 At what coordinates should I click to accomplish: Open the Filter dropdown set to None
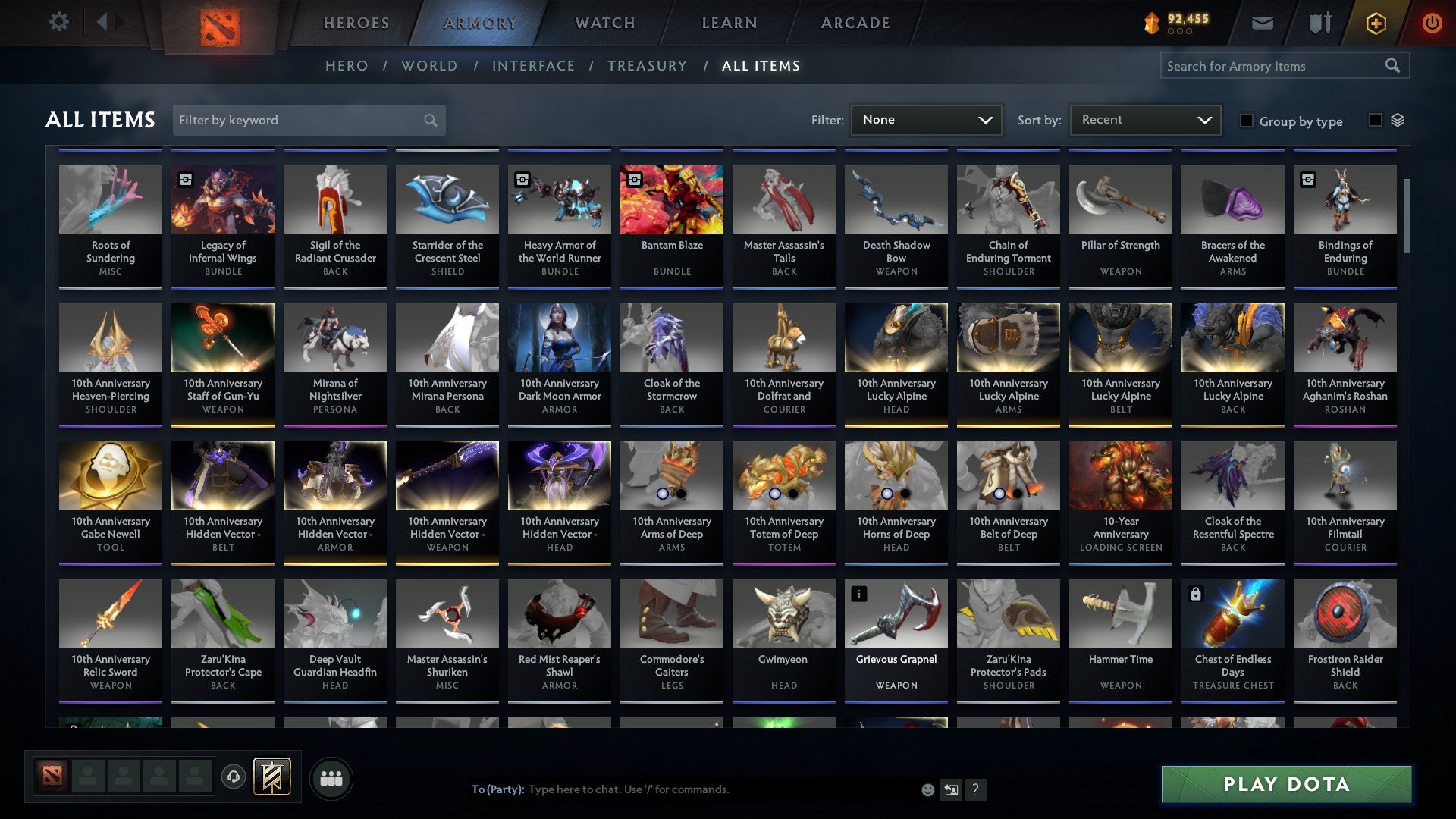click(x=925, y=119)
